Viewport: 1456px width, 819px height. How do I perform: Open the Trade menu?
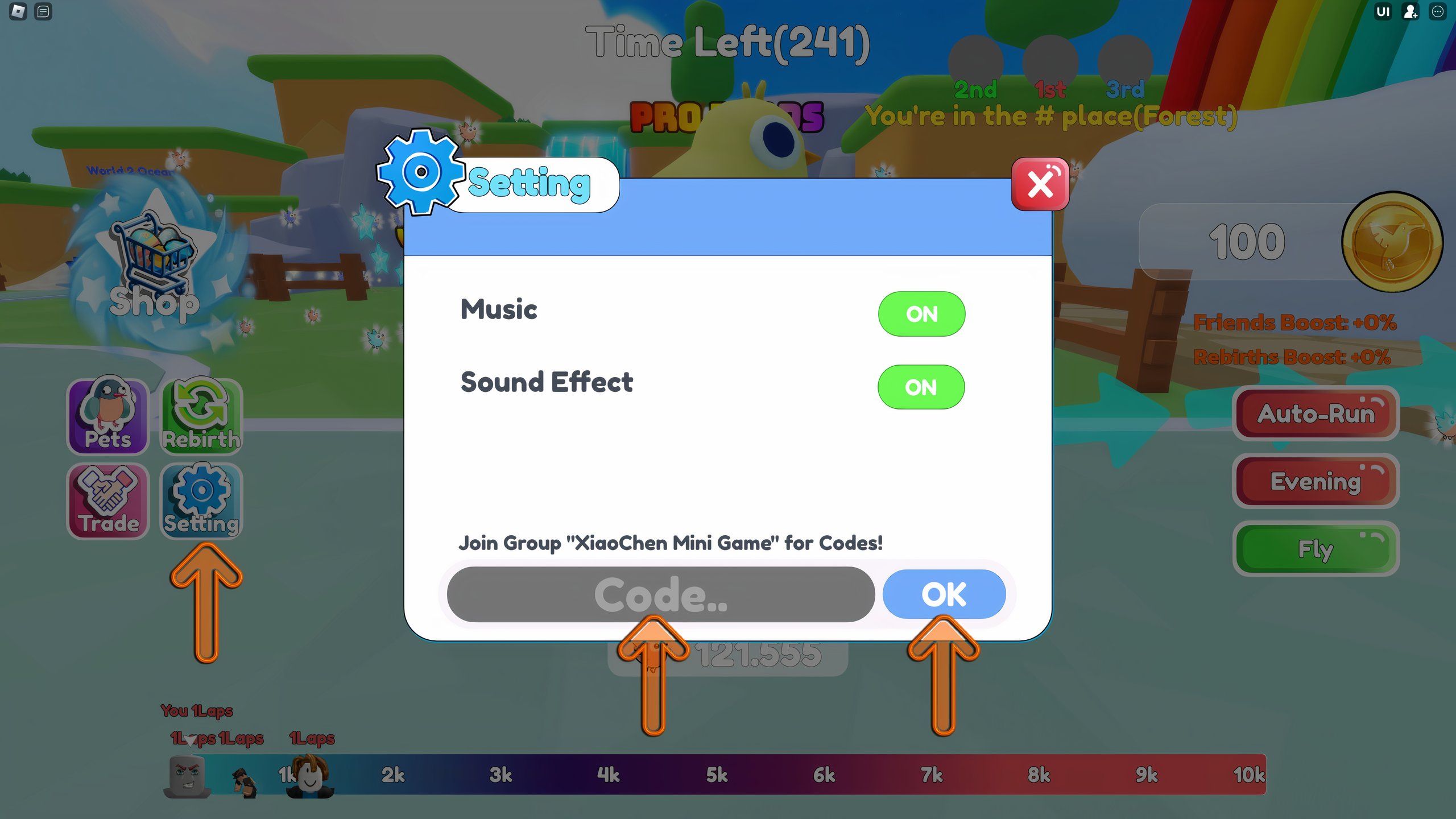108,500
